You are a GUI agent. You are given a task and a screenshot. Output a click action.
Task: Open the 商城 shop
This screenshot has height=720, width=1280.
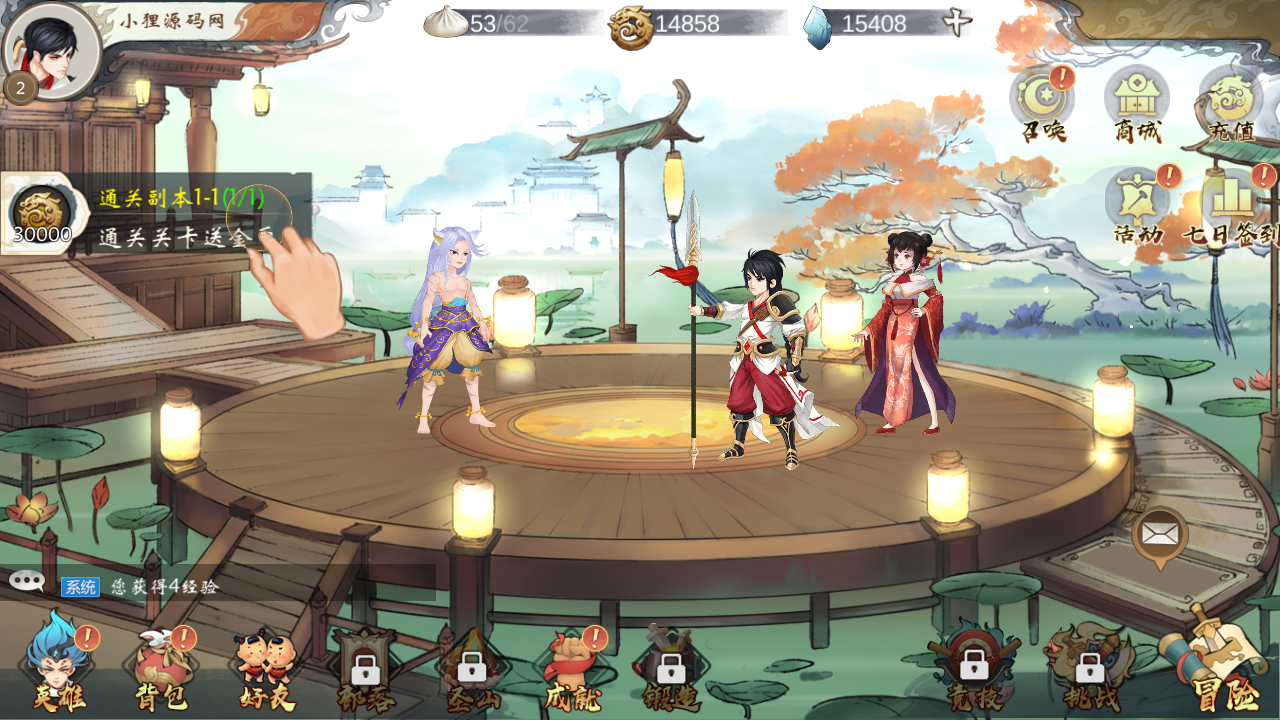(1137, 102)
